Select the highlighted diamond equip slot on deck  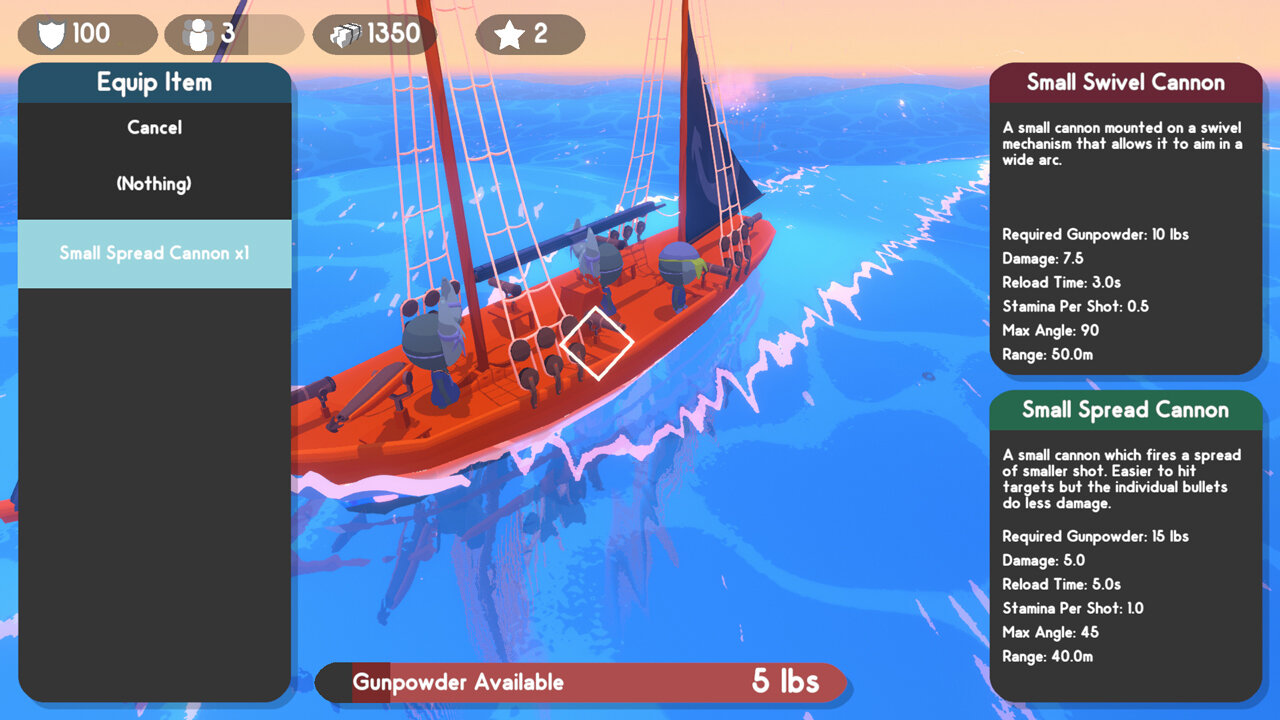tap(596, 341)
